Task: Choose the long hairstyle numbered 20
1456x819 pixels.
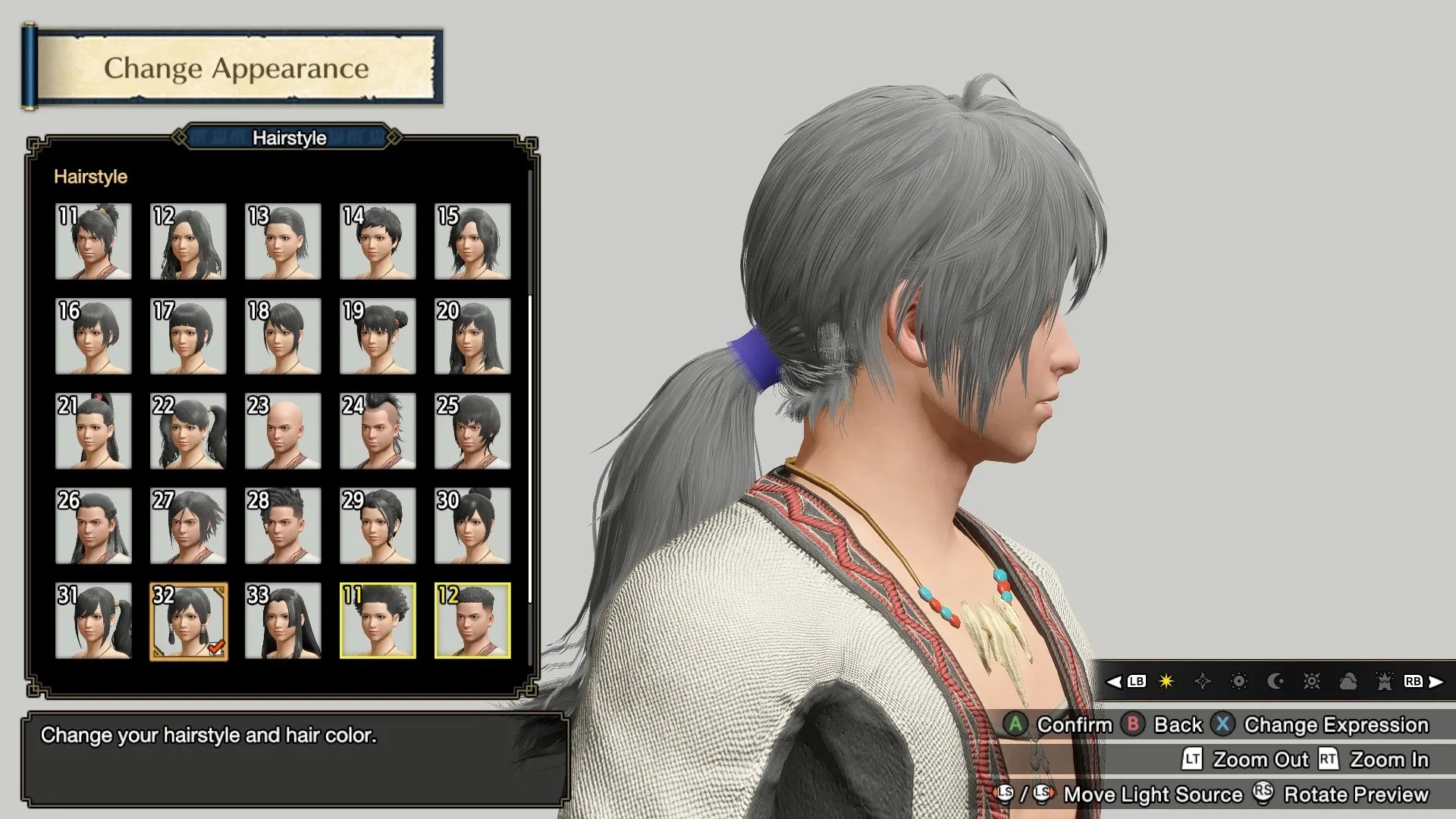Action: pyautogui.click(x=472, y=336)
